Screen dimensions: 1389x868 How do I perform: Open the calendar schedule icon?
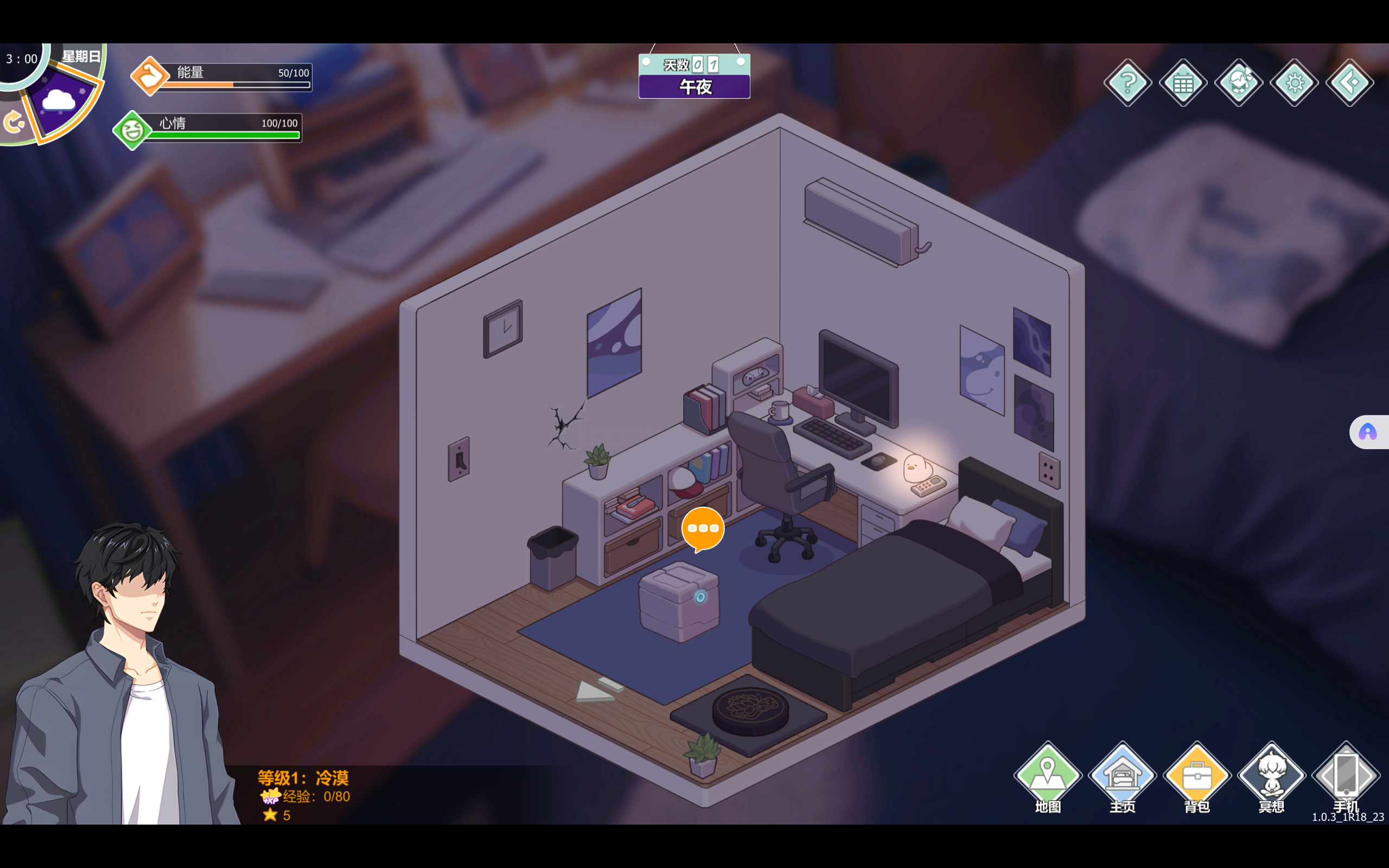1183,82
